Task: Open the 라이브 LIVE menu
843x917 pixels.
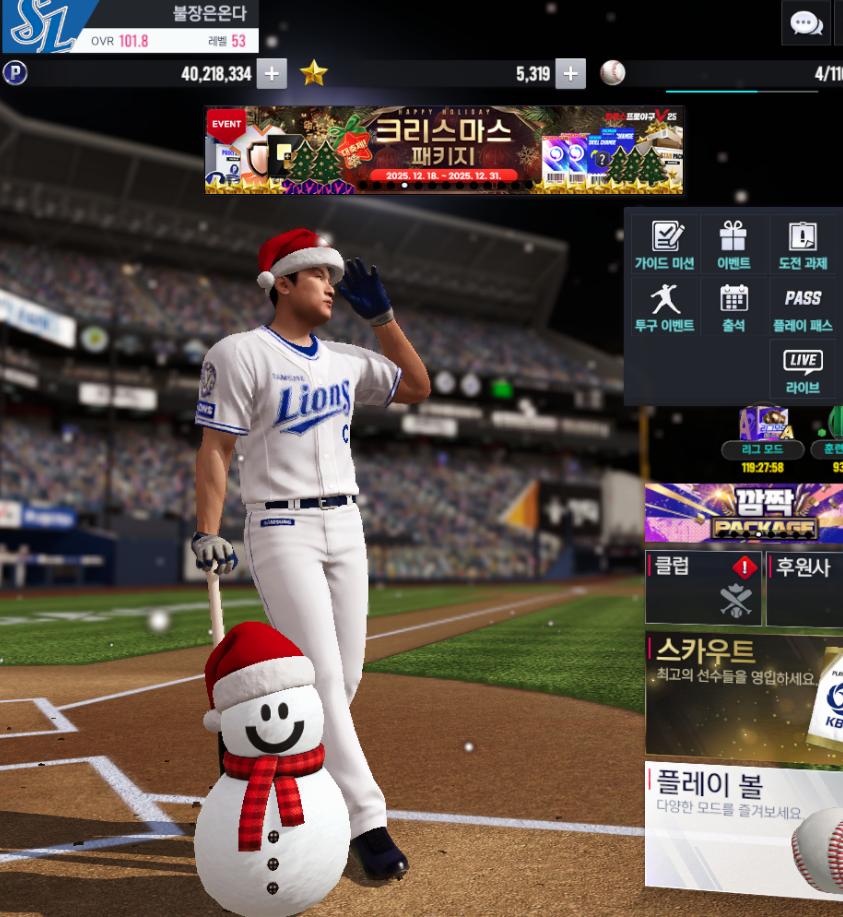Action: 803,370
